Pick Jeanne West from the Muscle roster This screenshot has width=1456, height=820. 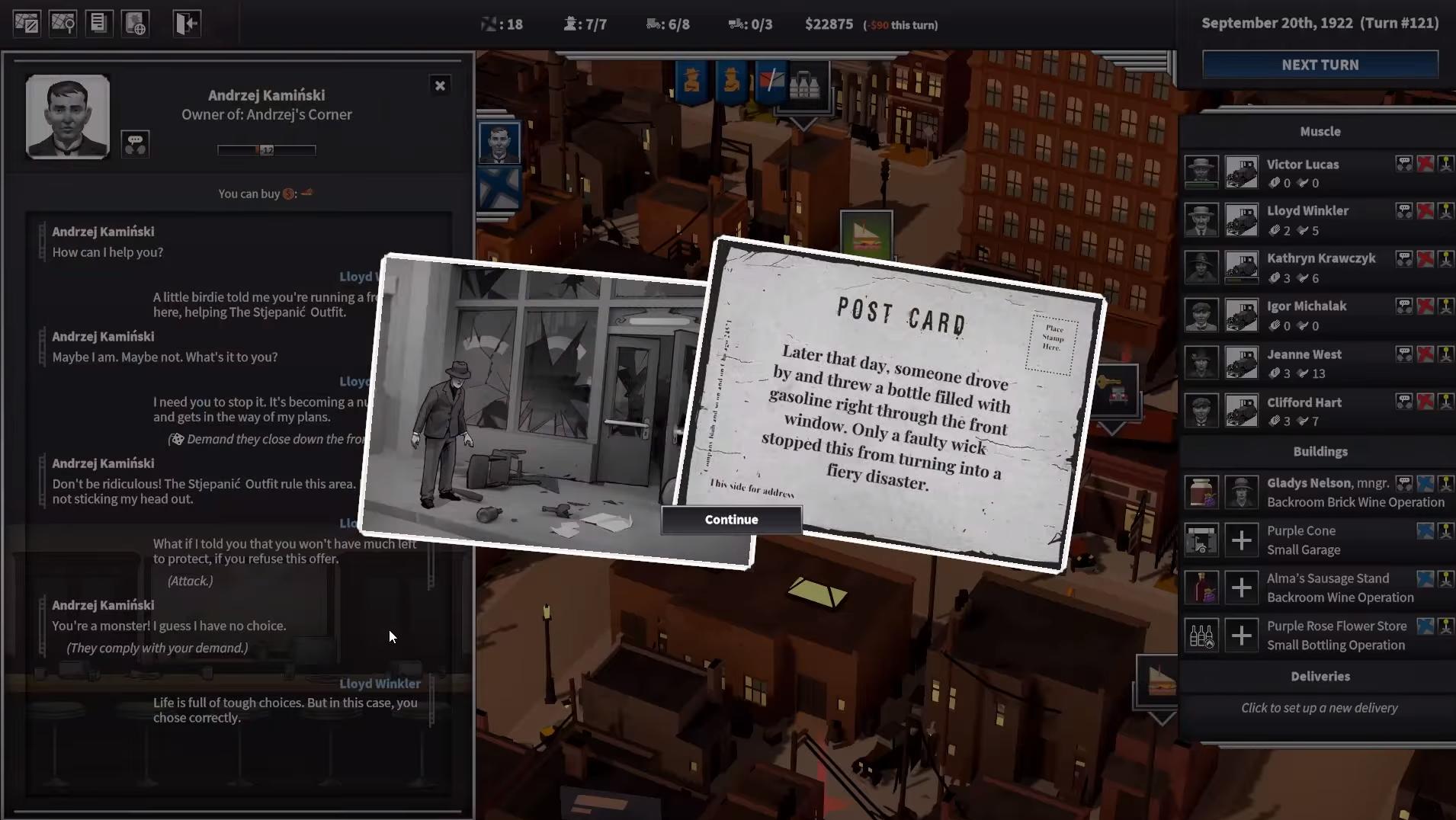pyautogui.click(x=1304, y=354)
